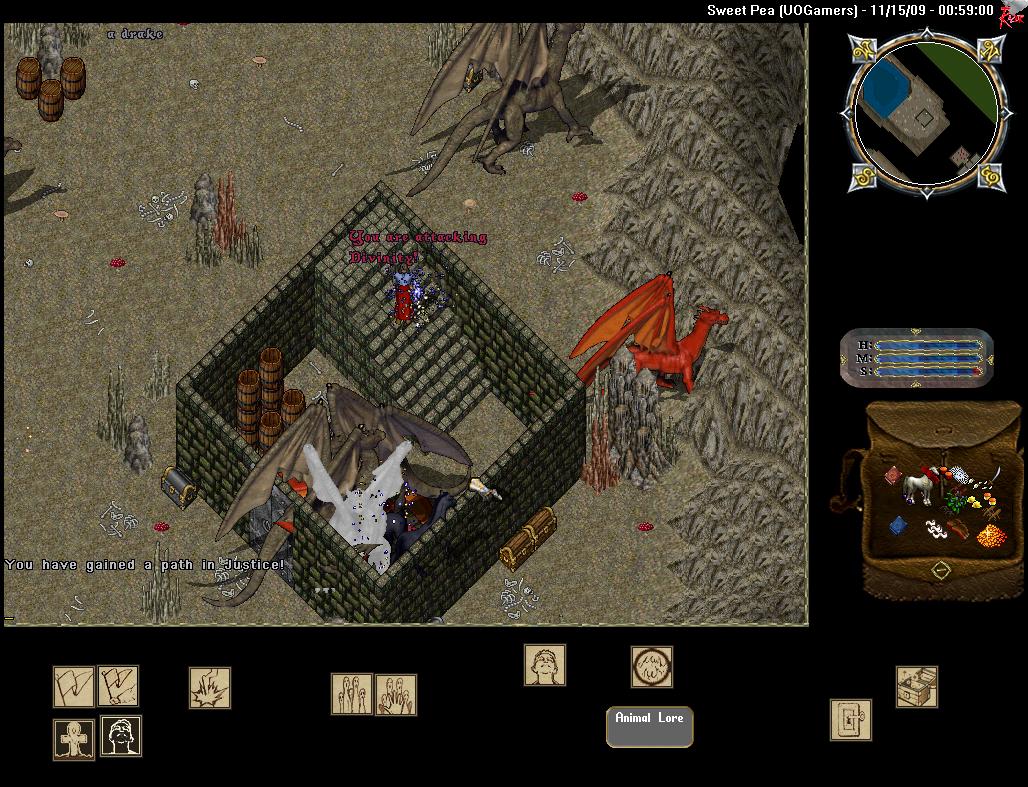Cast the circular rune spell icon
Image resolution: width=1028 pixels, height=787 pixels.
point(651,667)
